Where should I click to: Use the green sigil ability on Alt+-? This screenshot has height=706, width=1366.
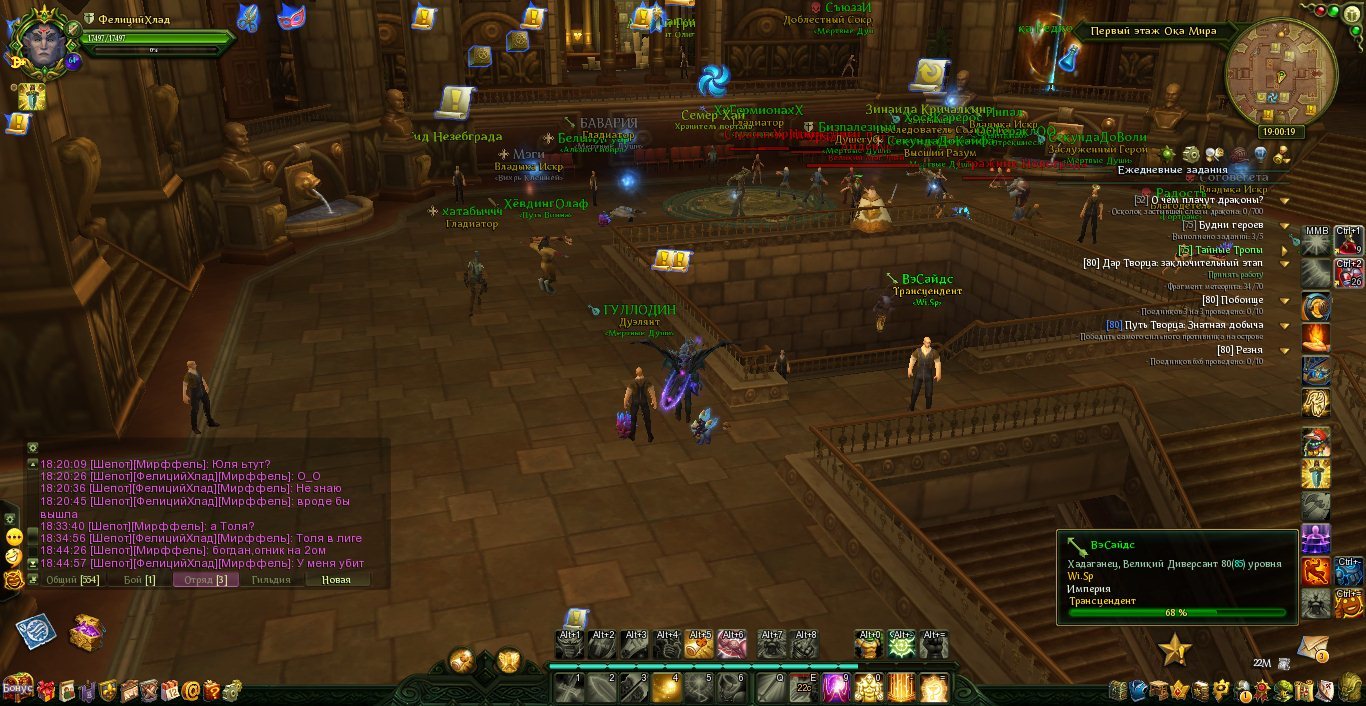tap(901, 646)
